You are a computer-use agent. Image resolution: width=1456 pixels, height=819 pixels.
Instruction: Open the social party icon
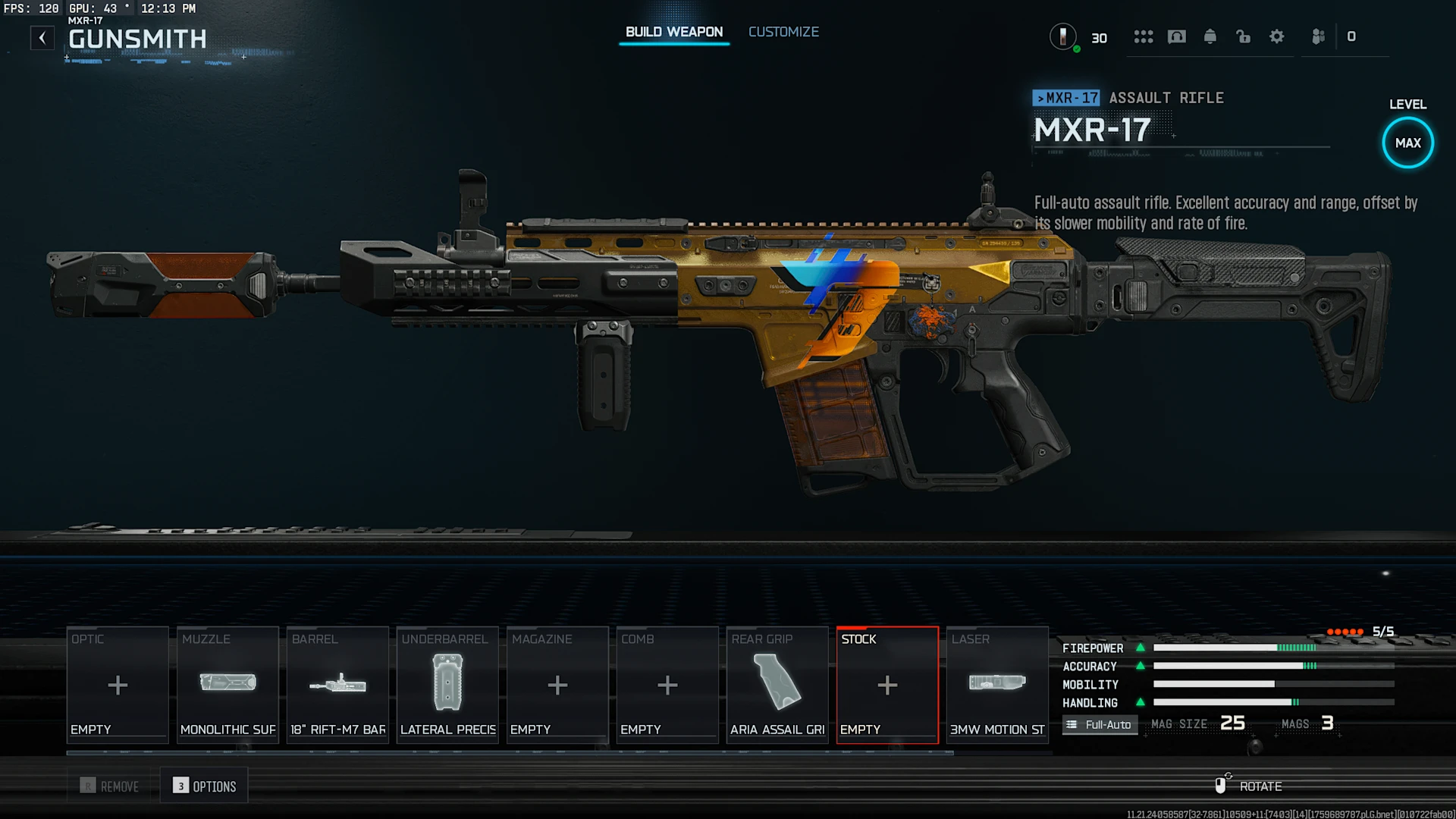(1319, 36)
